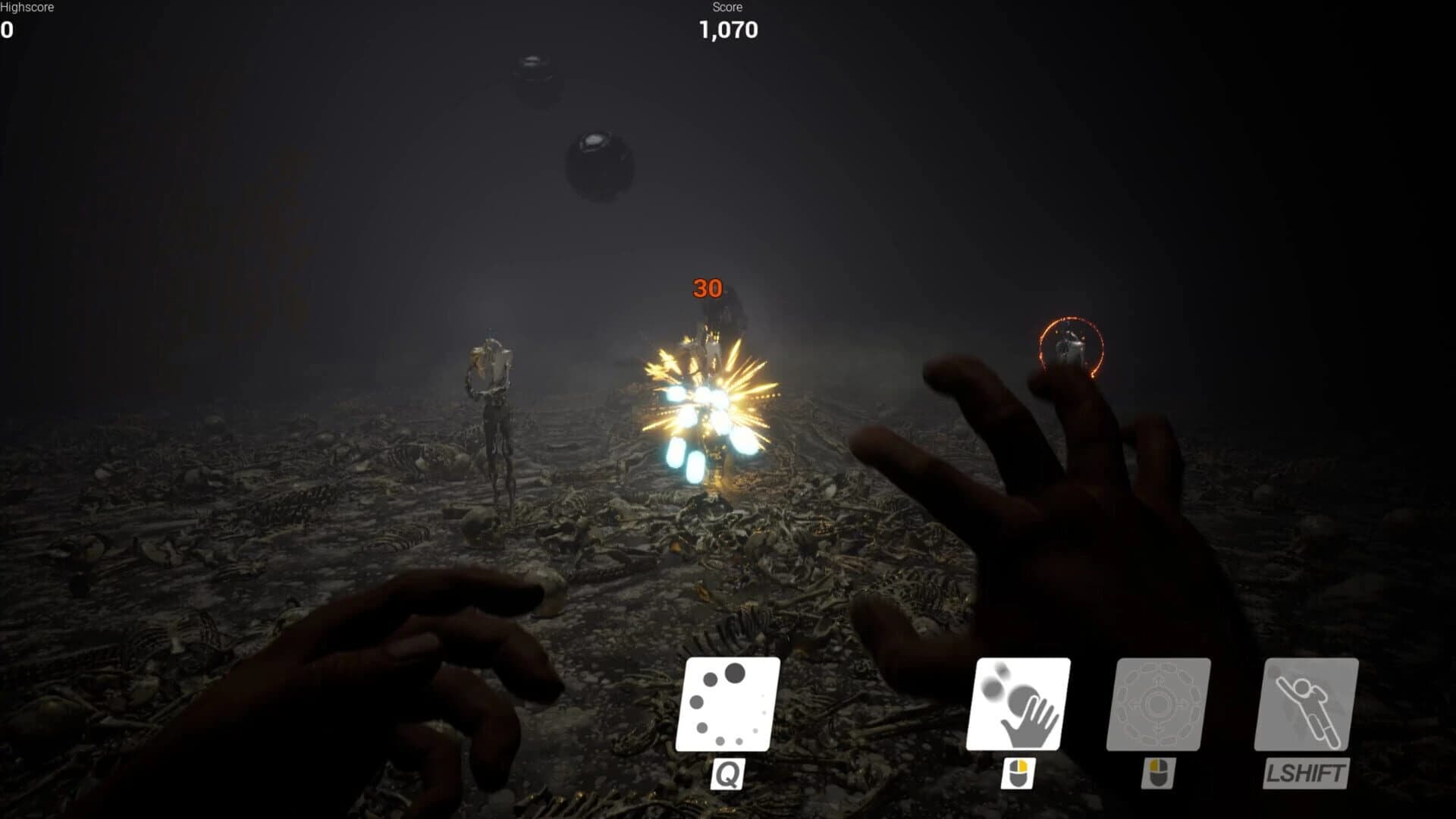Click the Highscore label text
The width and height of the screenshot is (1456, 819).
tap(25, 8)
